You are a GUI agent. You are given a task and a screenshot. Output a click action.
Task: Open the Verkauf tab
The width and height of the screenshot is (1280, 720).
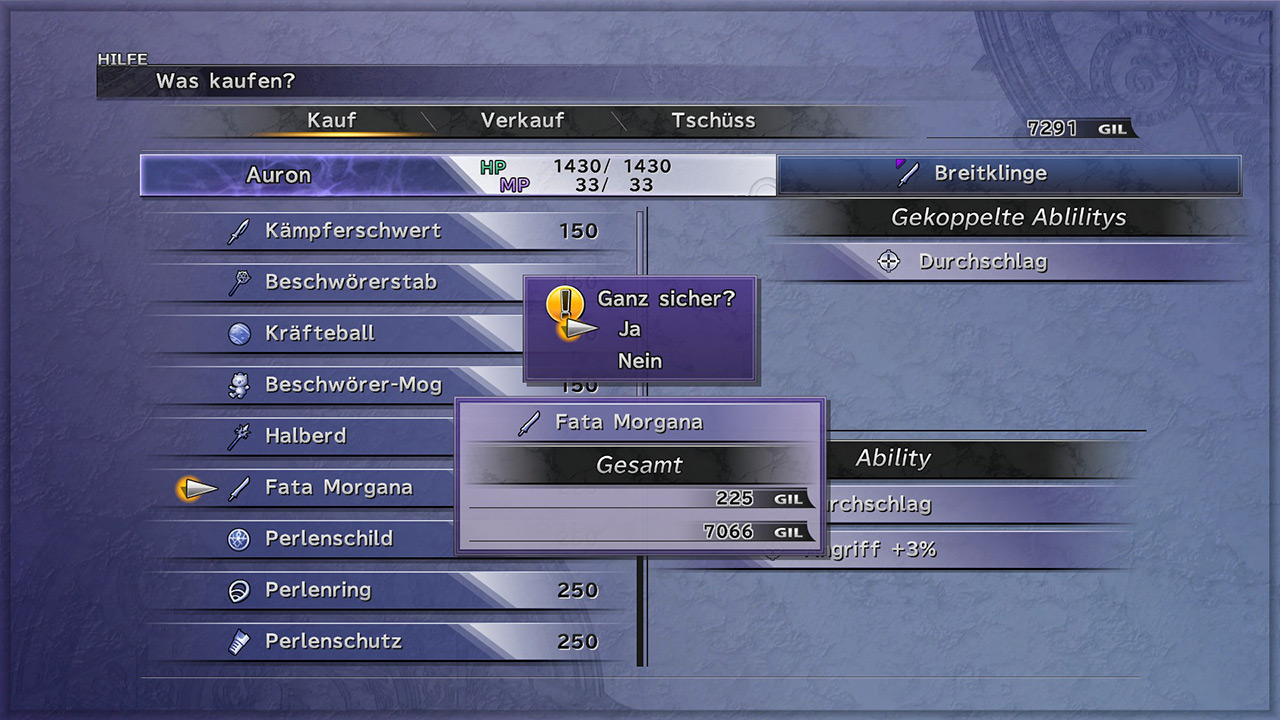point(522,121)
